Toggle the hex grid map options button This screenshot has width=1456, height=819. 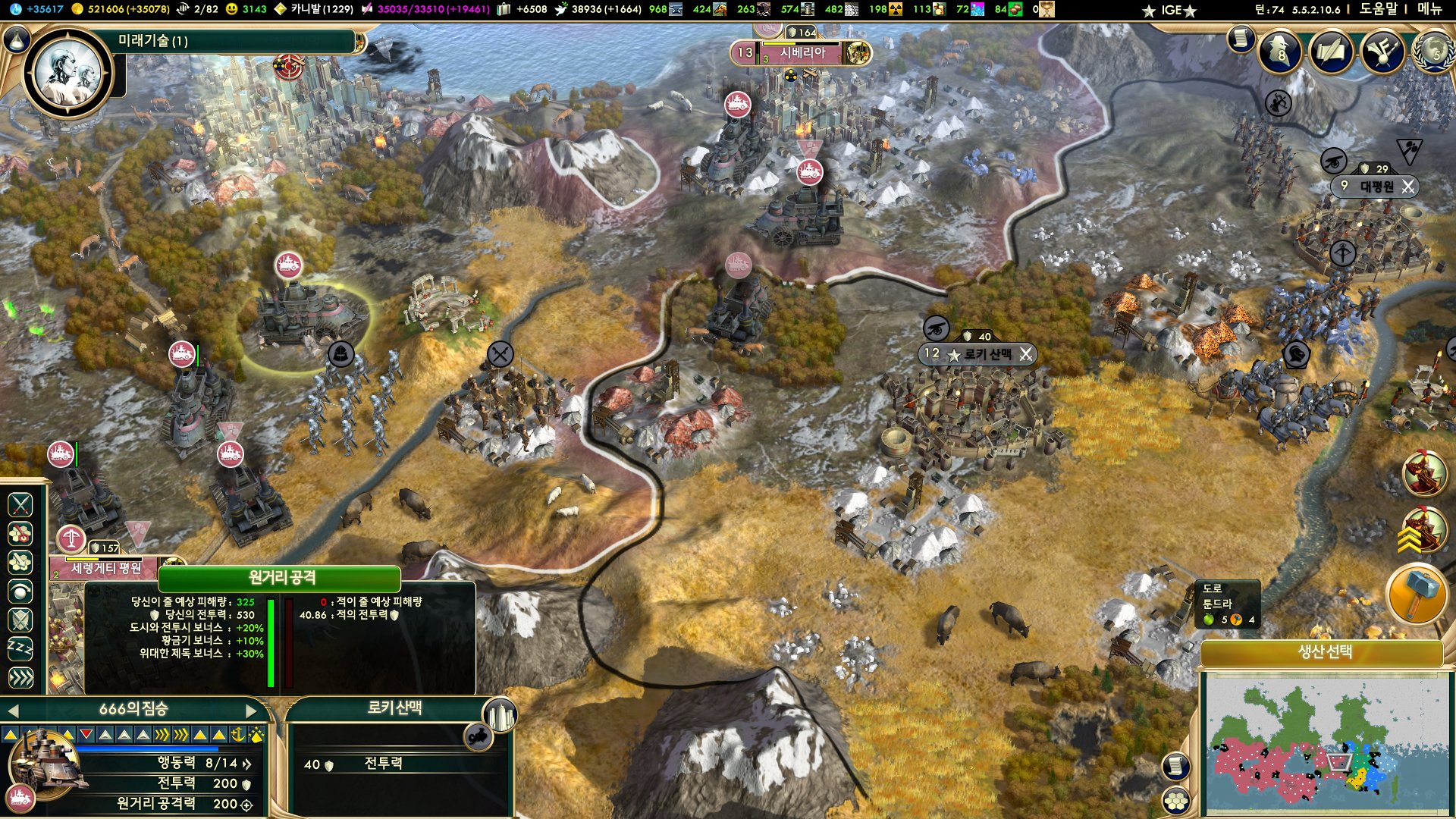tap(1175, 801)
